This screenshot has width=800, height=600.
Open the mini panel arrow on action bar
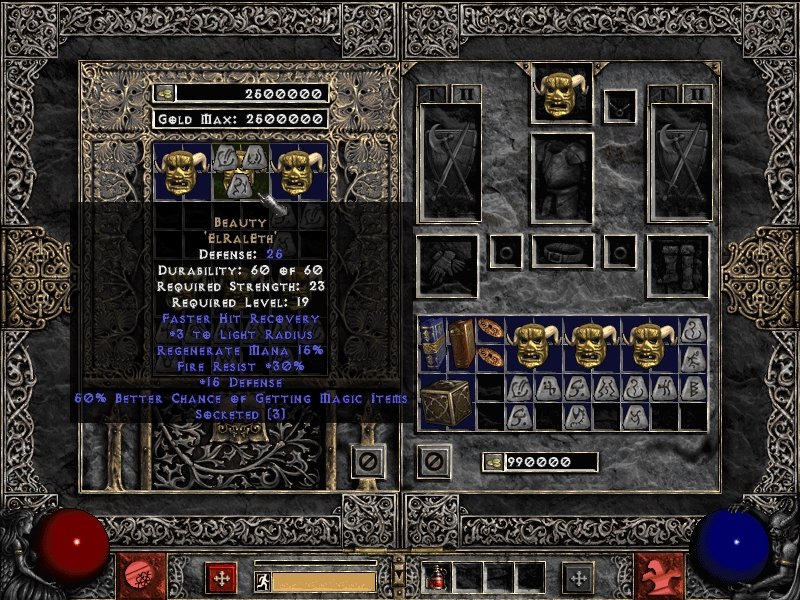[399, 573]
